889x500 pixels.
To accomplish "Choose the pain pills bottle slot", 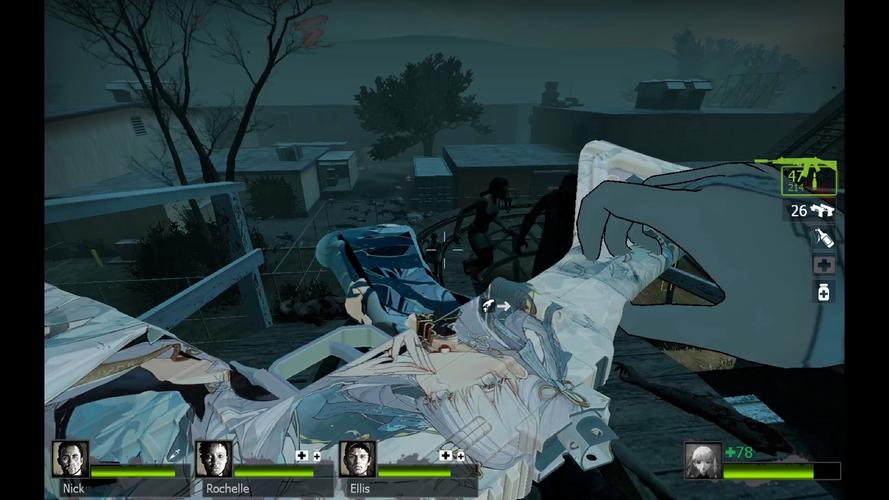I will (x=823, y=292).
